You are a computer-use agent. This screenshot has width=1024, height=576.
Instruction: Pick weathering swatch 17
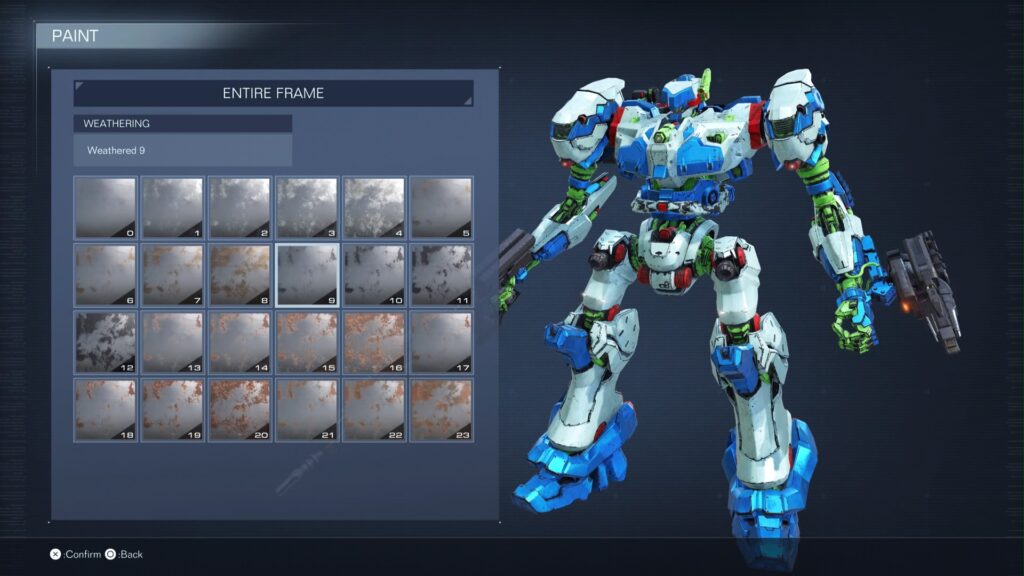click(x=441, y=342)
